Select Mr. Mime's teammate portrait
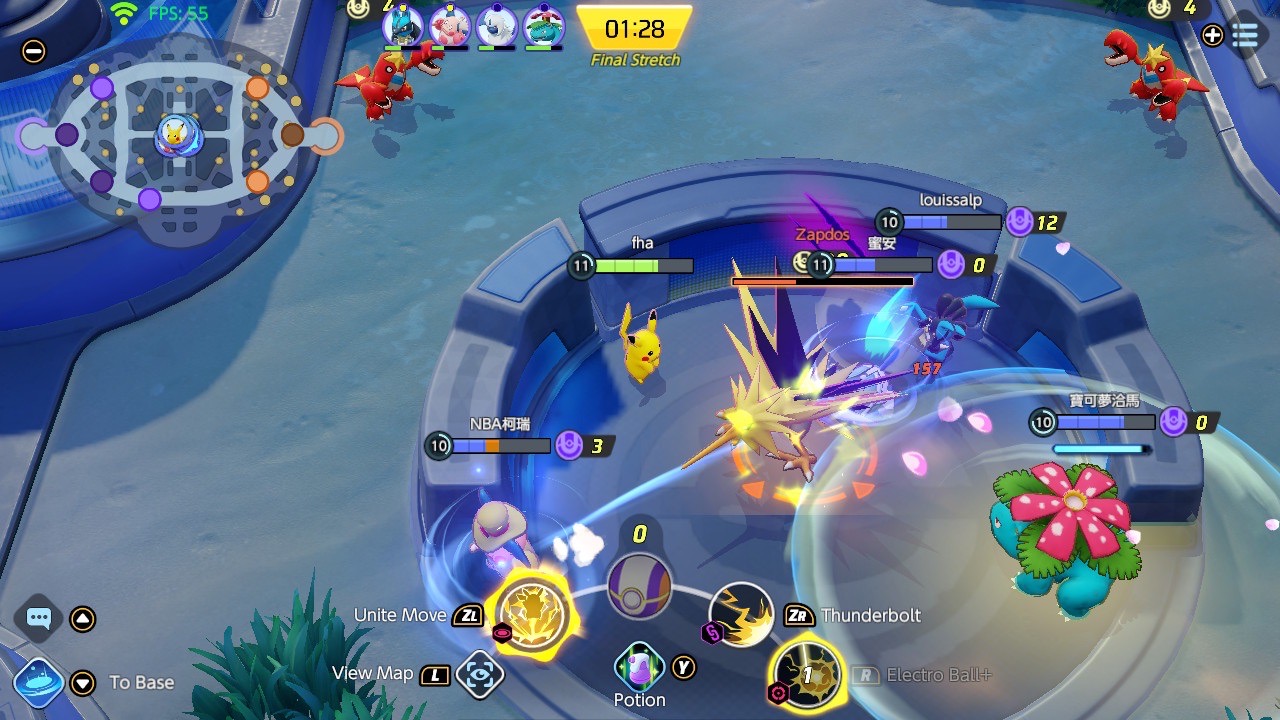 (x=450, y=25)
